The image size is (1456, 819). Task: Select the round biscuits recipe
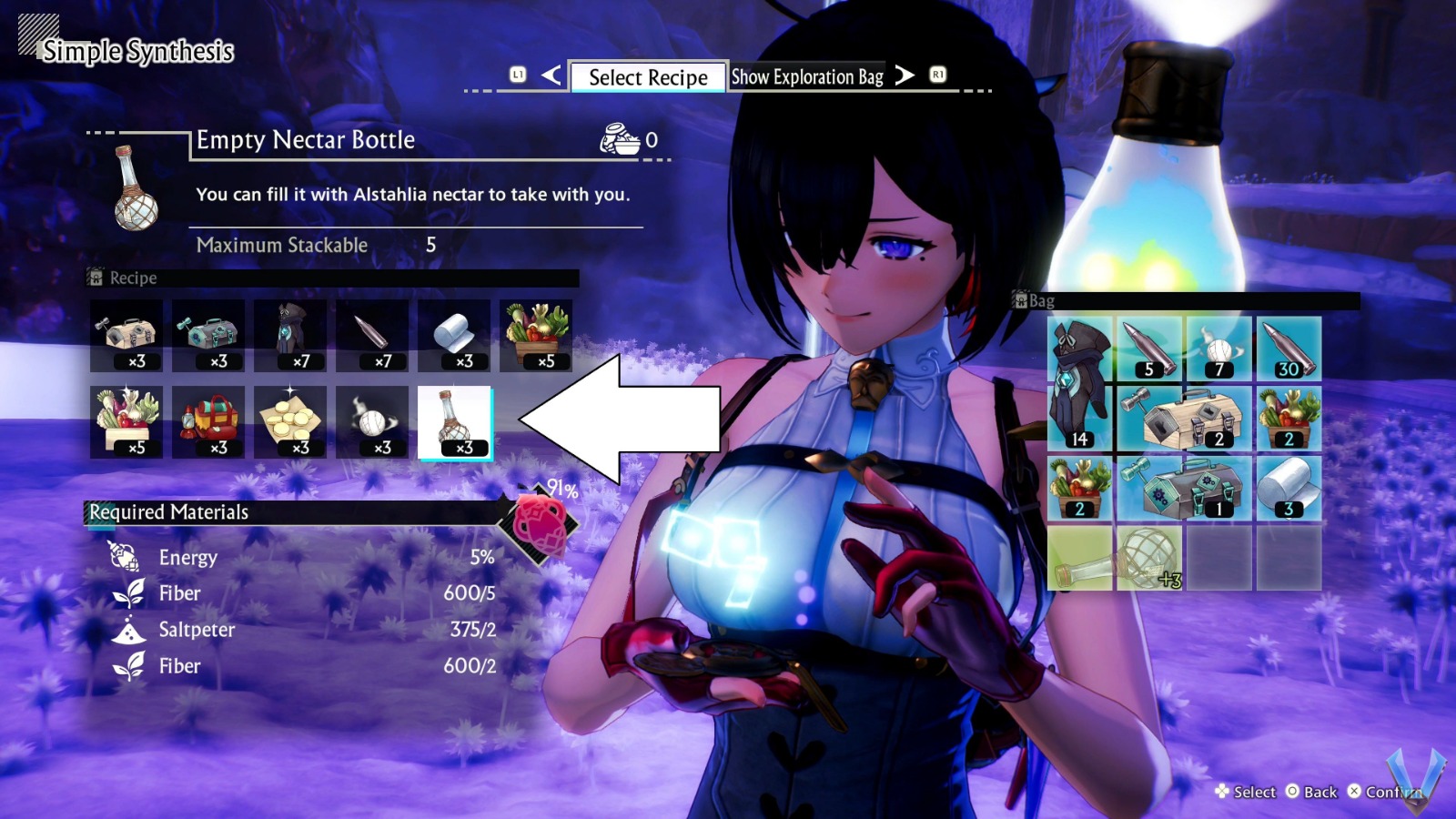(290, 422)
